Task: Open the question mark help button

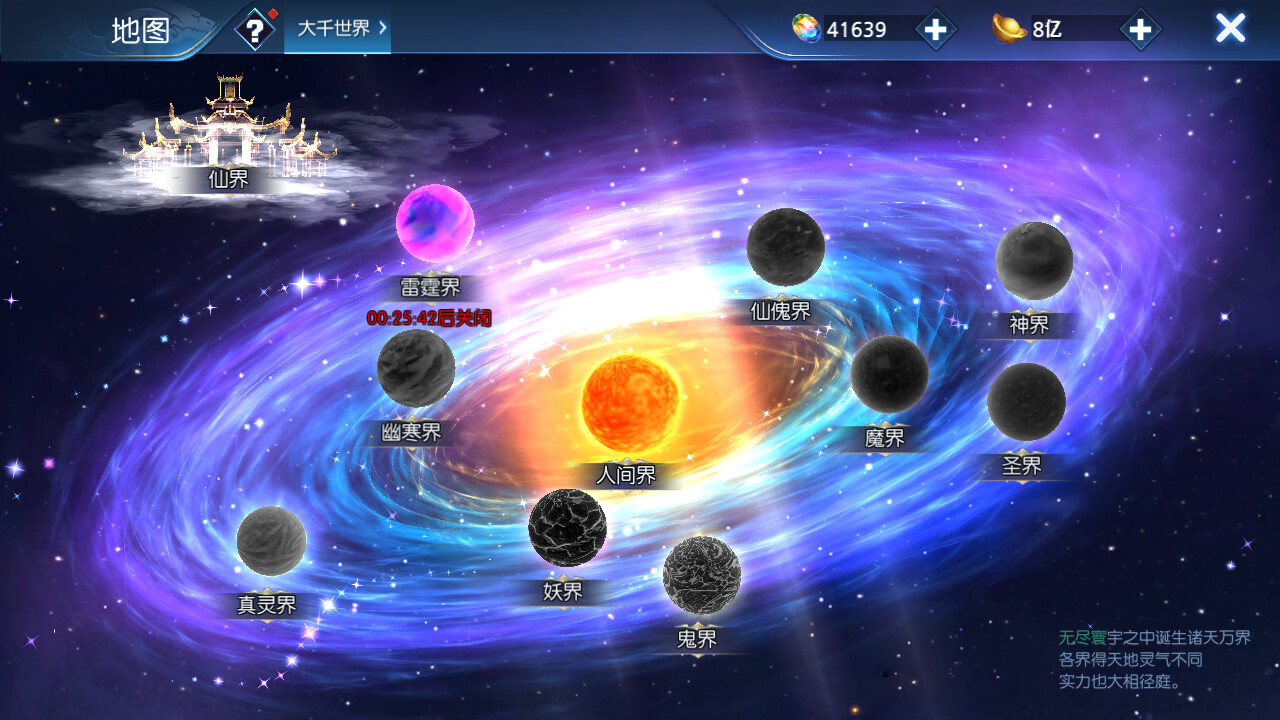Action: pos(255,30)
